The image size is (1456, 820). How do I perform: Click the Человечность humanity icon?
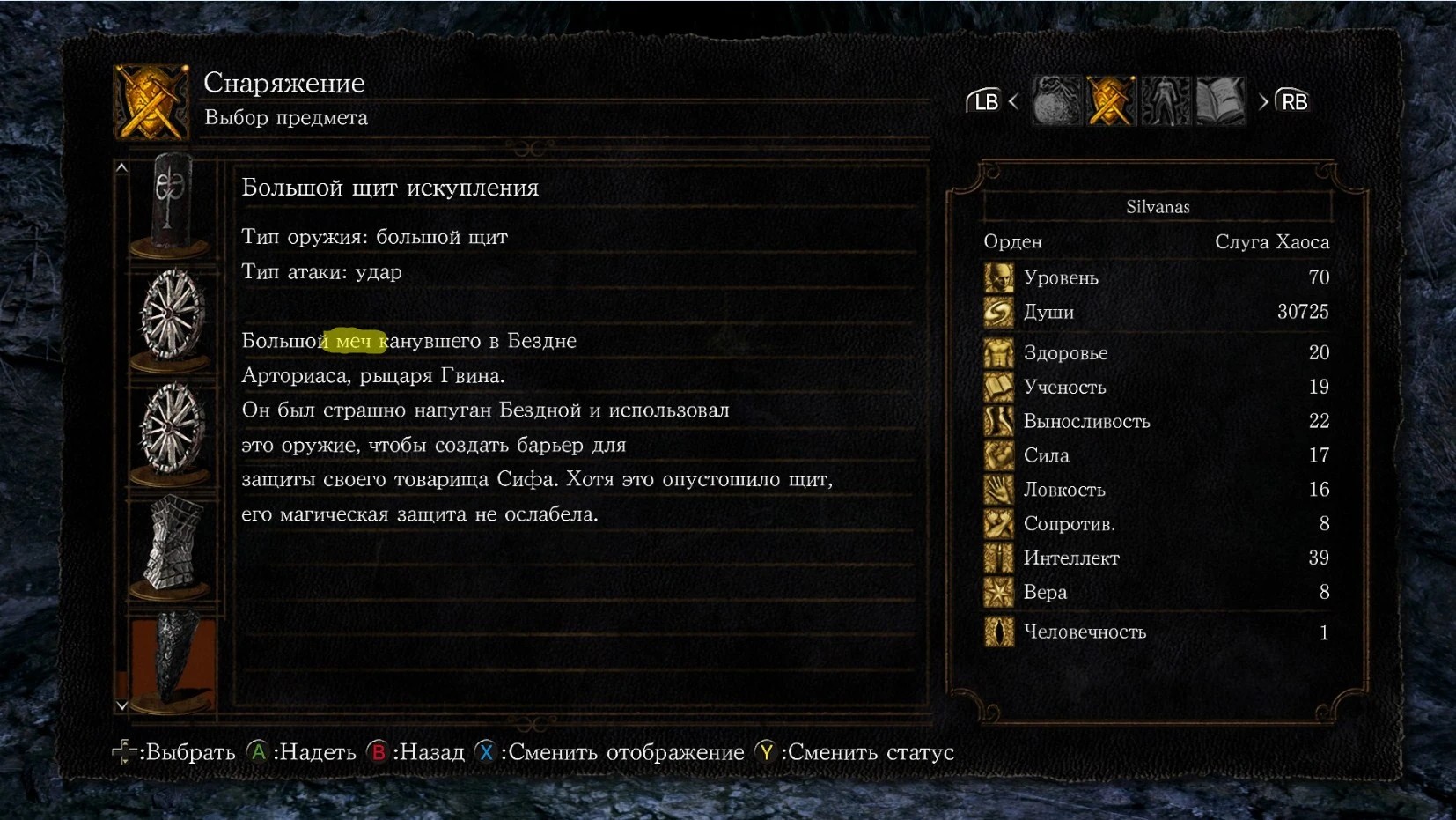pos(999,632)
